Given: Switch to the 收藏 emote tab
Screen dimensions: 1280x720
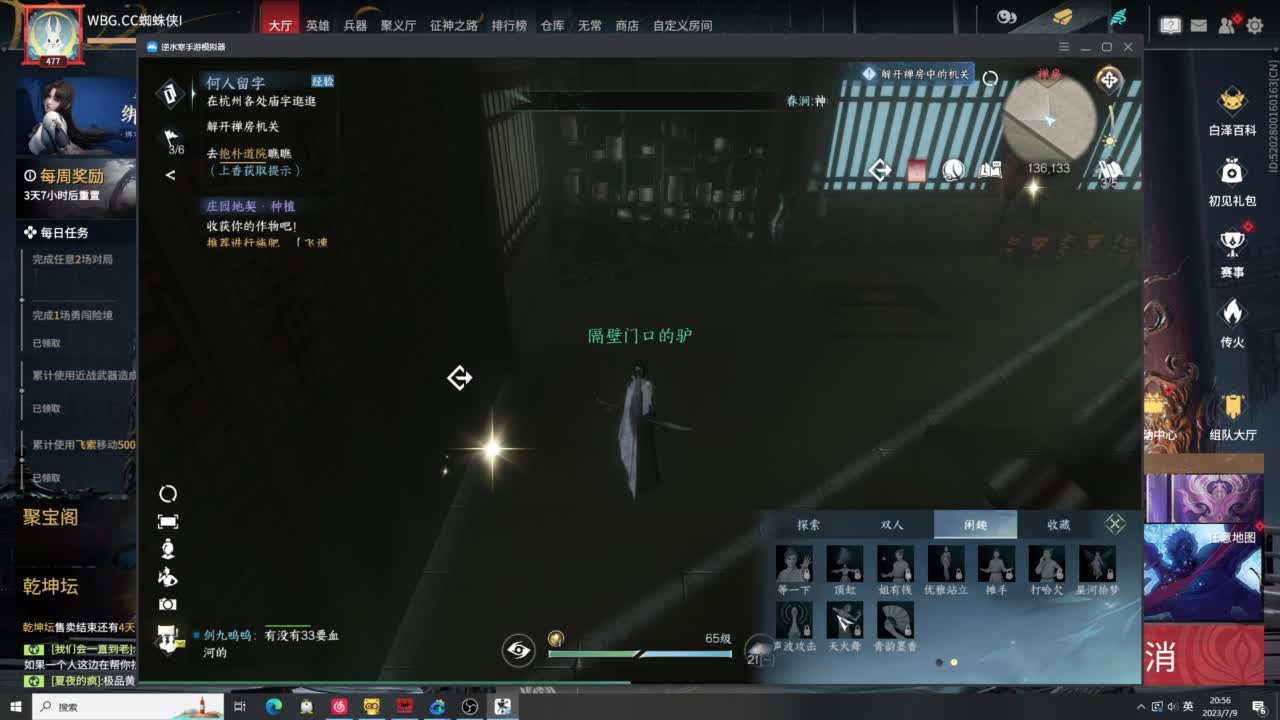Looking at the screenshot, I should [x=1060, y=524].
